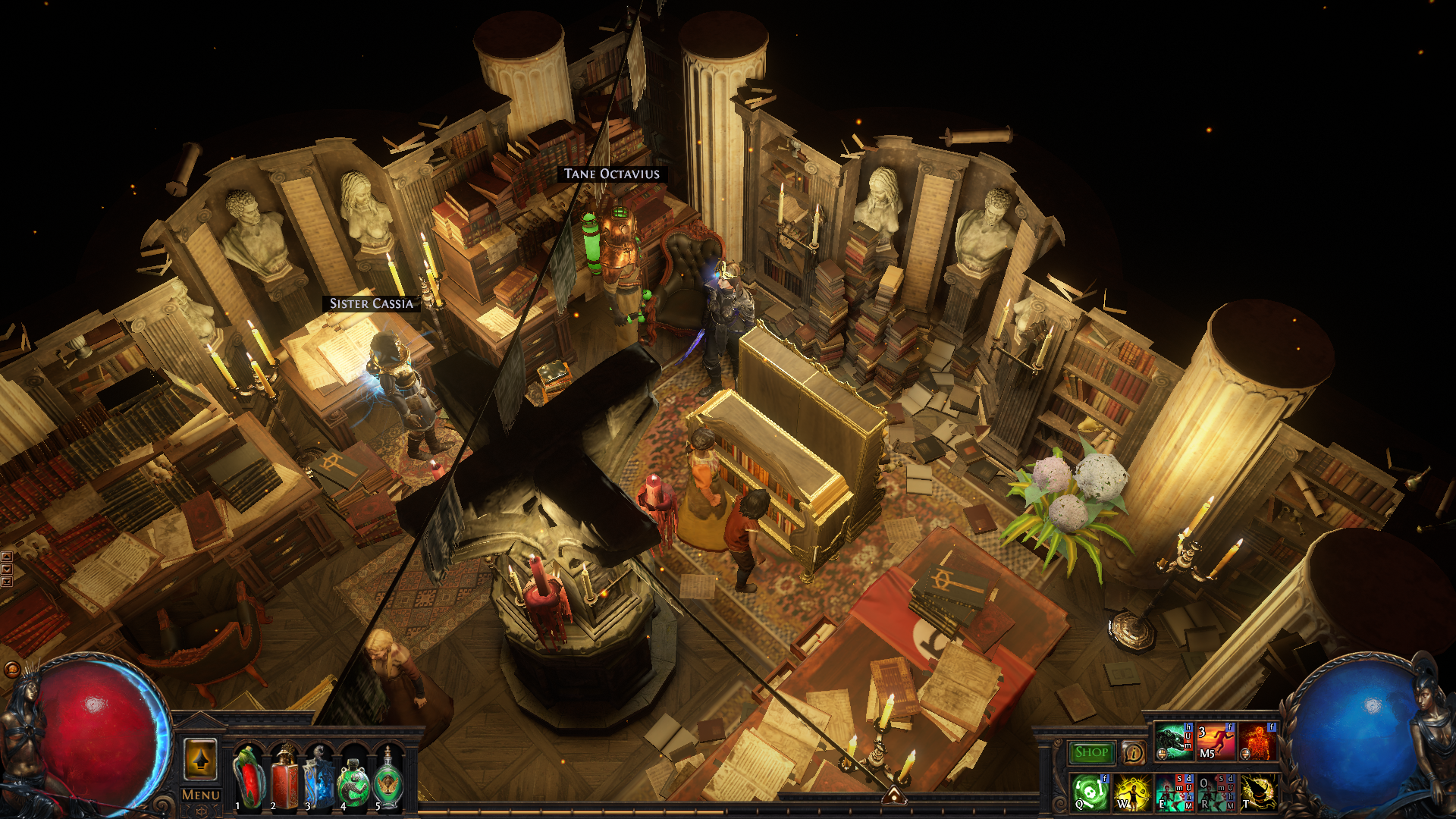The width and height of the screenshot is (1456, 819).
Task: Open the Menu button
Action: (201, 795)
